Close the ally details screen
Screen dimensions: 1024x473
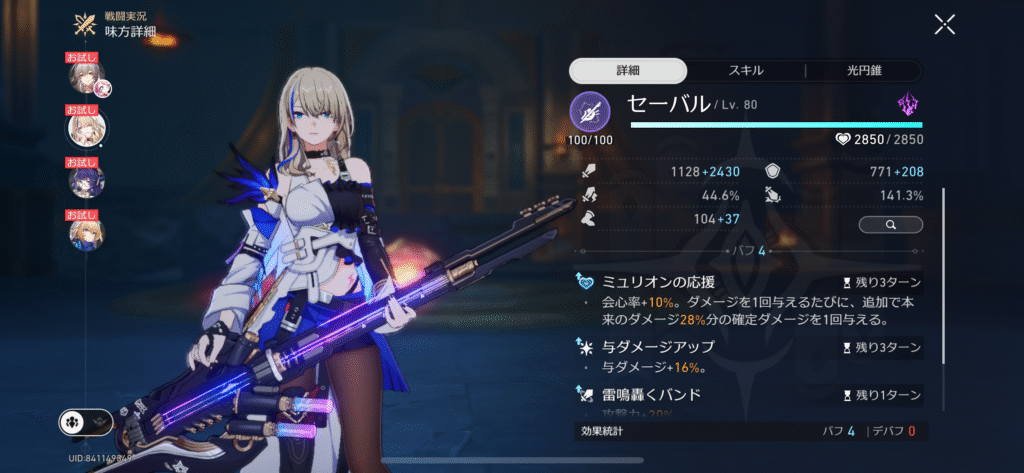pos(944,25)
